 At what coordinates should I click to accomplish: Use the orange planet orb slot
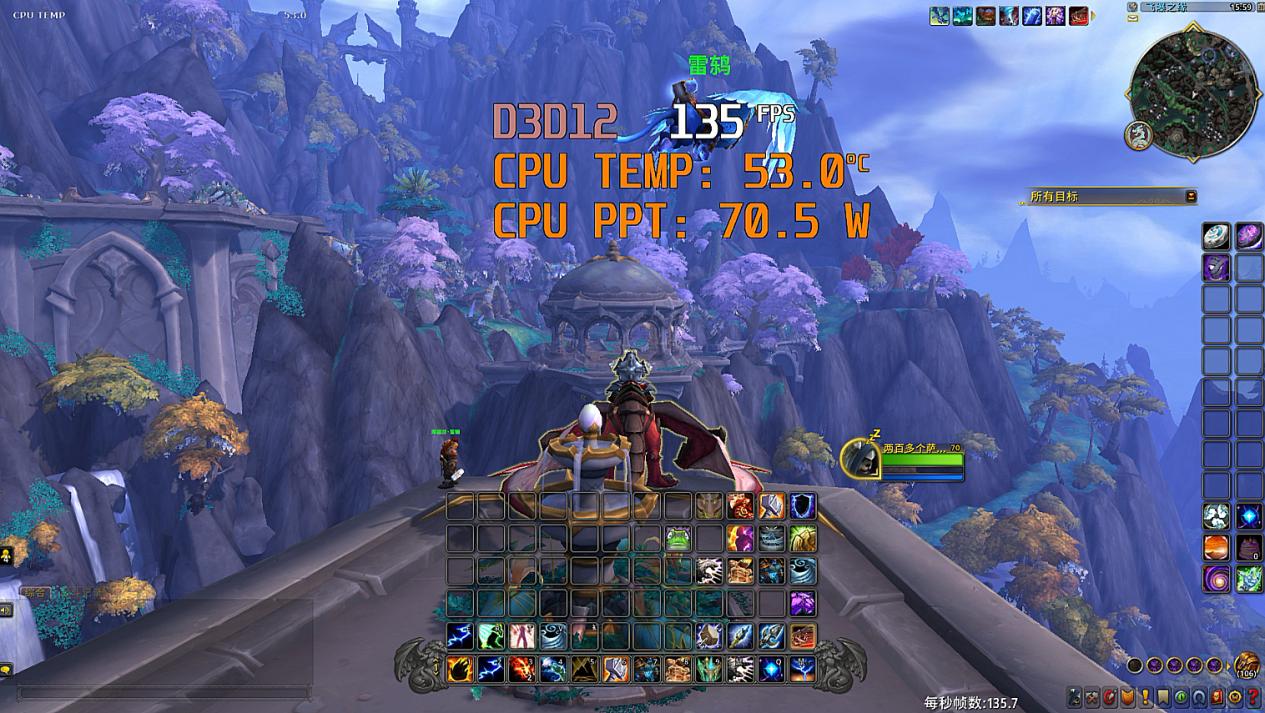[1216, 548]
